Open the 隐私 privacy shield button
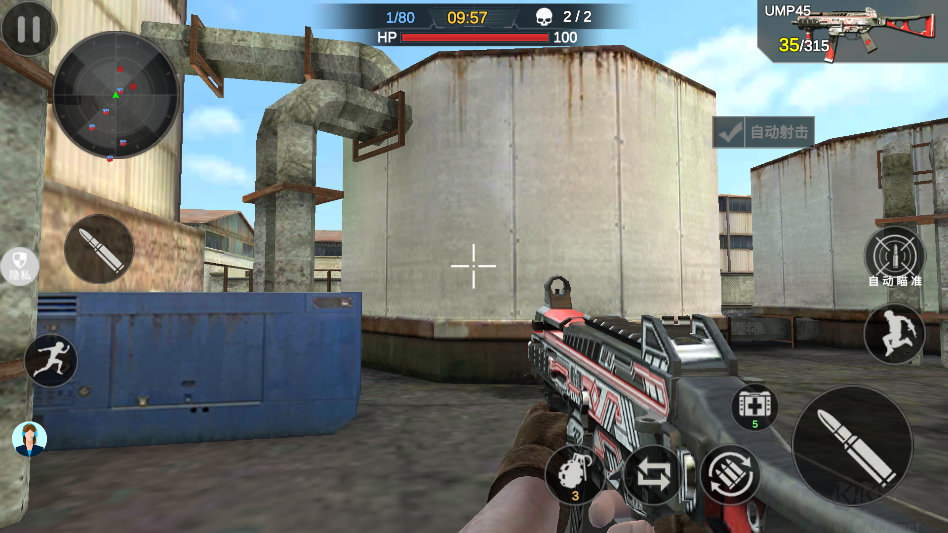948x533 pixels. point(19,265)
